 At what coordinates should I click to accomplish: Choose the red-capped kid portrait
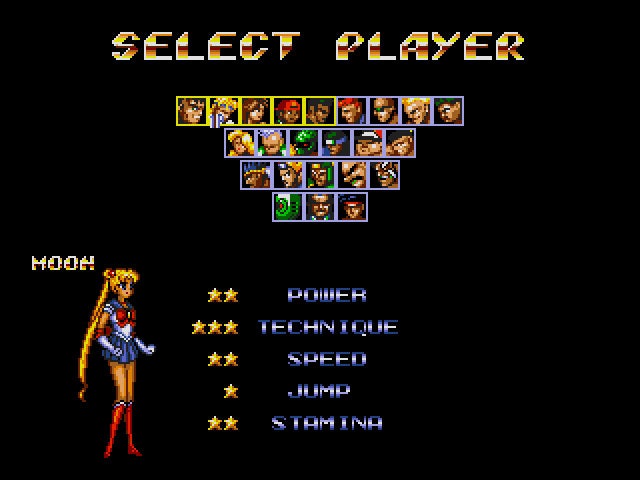pyautogui.click(x=287, y=110)
